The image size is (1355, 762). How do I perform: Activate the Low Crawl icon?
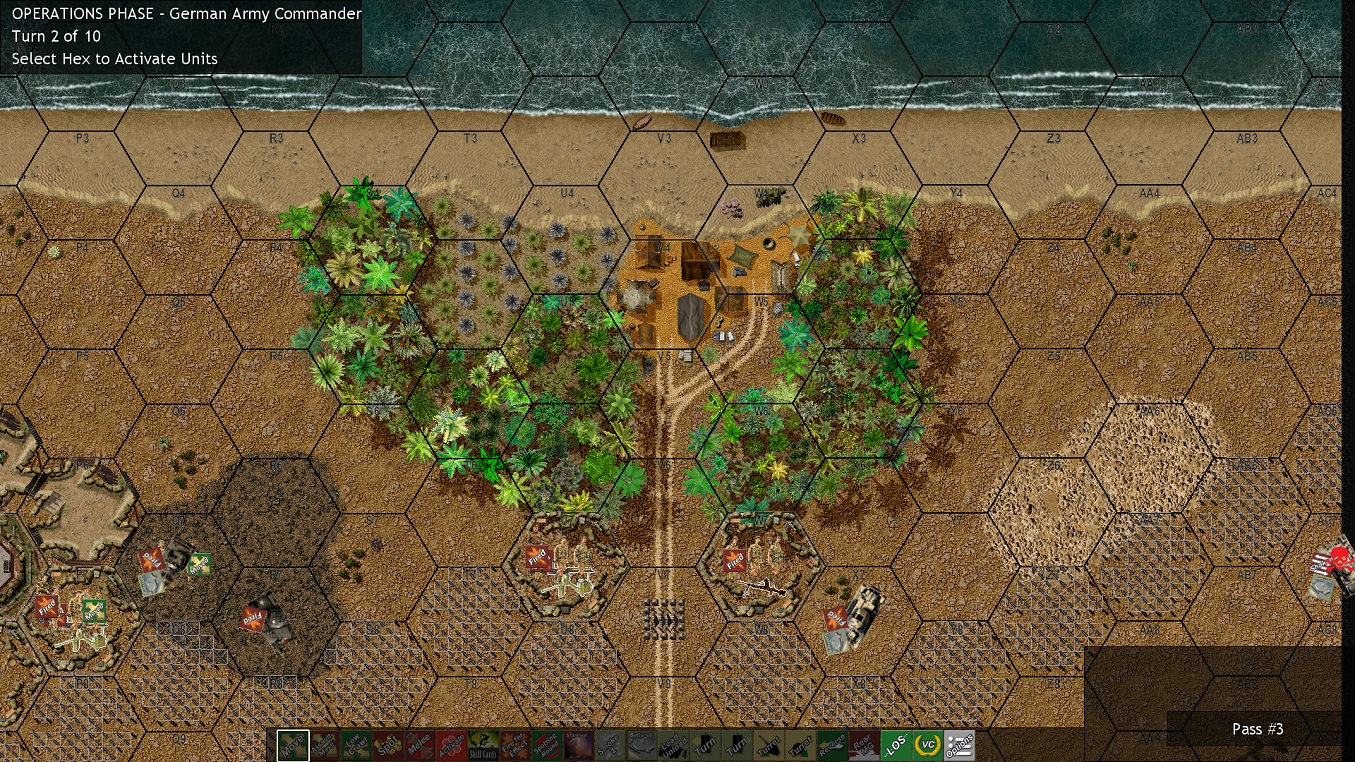tap(355, 746)
